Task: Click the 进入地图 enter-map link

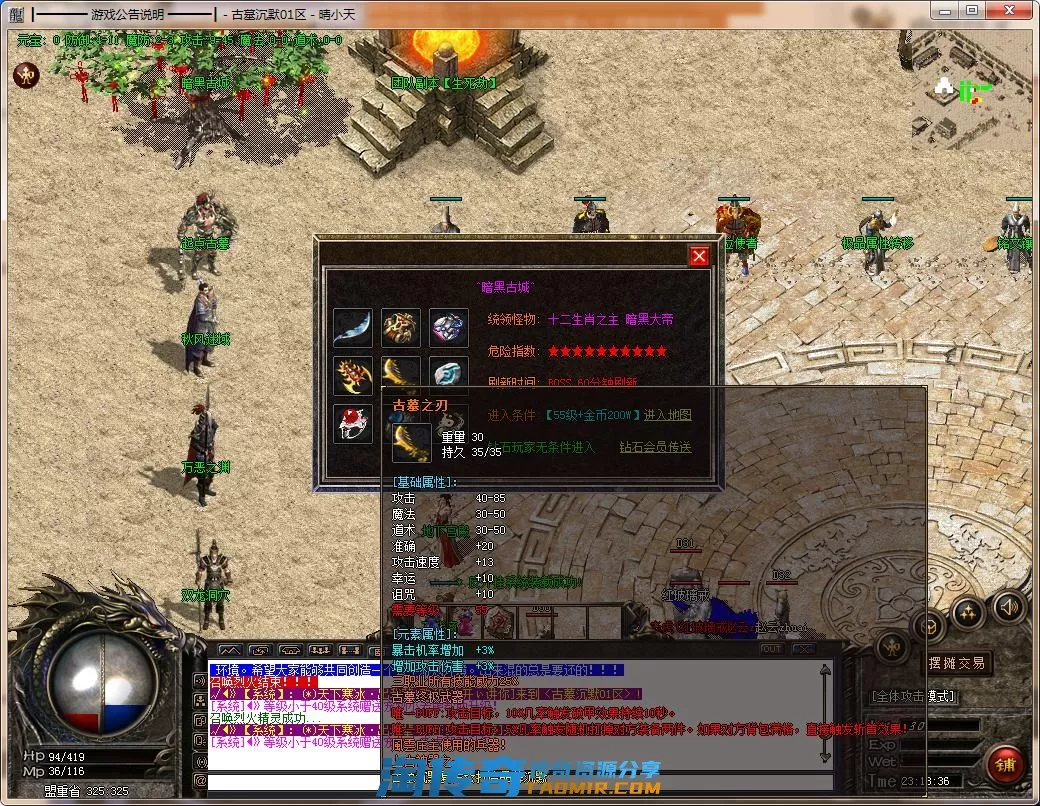Action: coord(667,415)
